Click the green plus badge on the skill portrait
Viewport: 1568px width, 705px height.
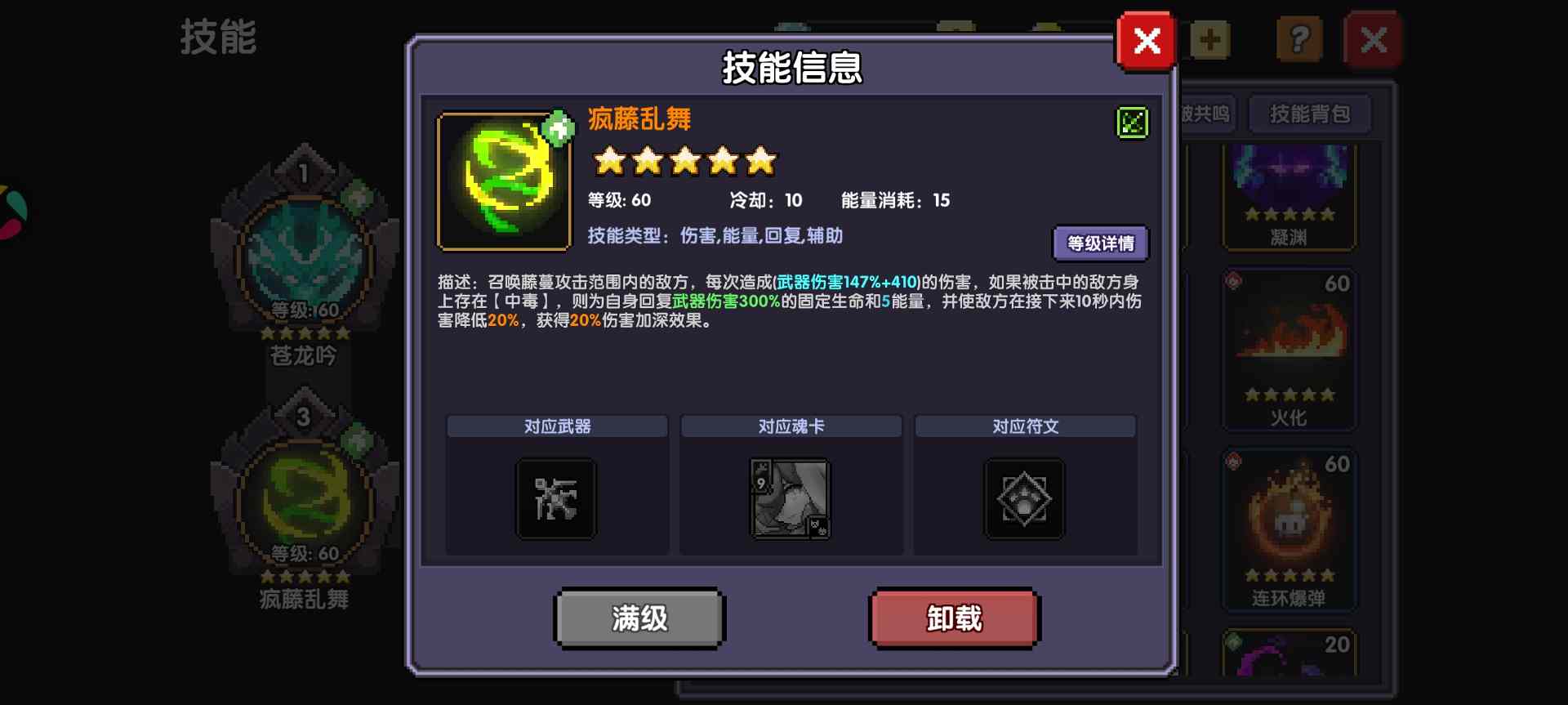pos(557,127)
